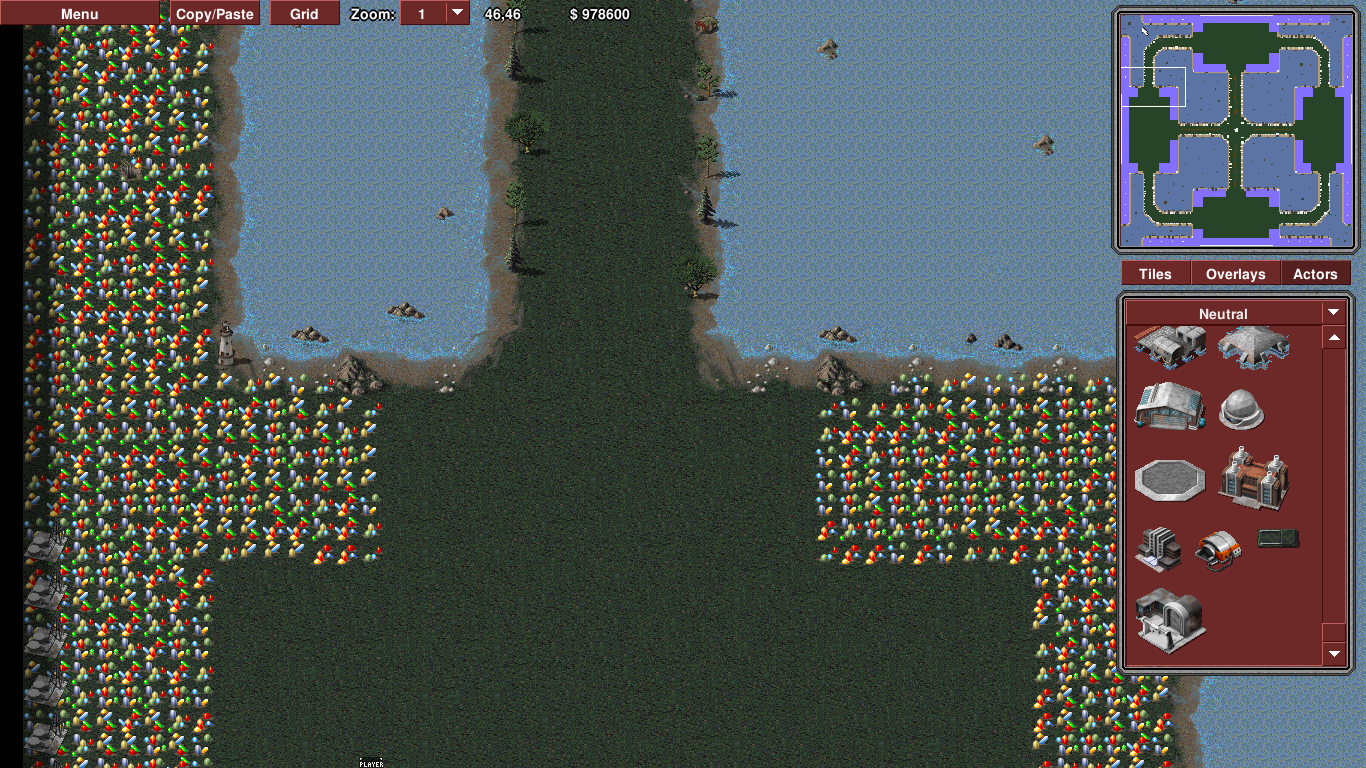This screenshot has width=1366, height=768.
Task: Click the Copy/Paste button
Action: [216, 14]
